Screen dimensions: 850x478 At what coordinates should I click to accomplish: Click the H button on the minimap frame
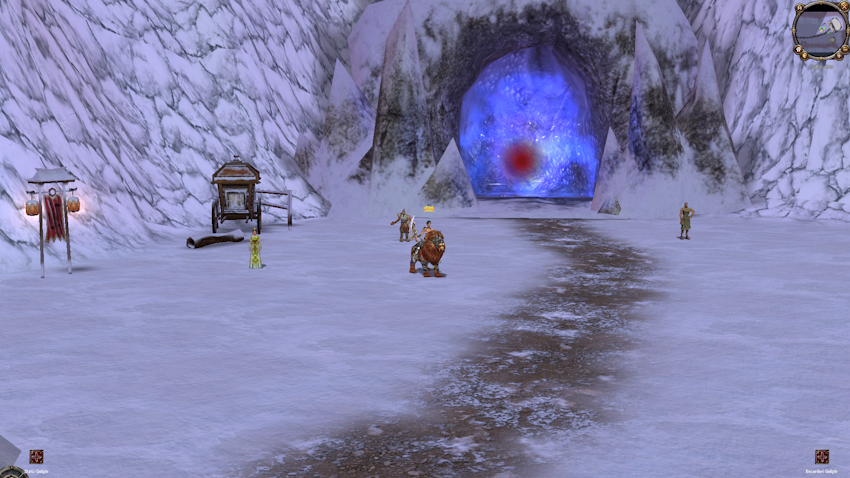[x=800, y=8]
